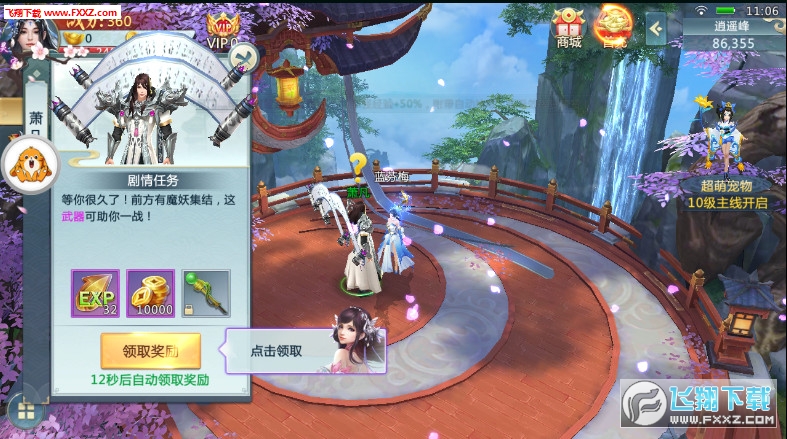The image size is (787, 439).
Task: Claim the quest reward (领取奖励)
Action: pyautogui.click(x=150, y=351)
